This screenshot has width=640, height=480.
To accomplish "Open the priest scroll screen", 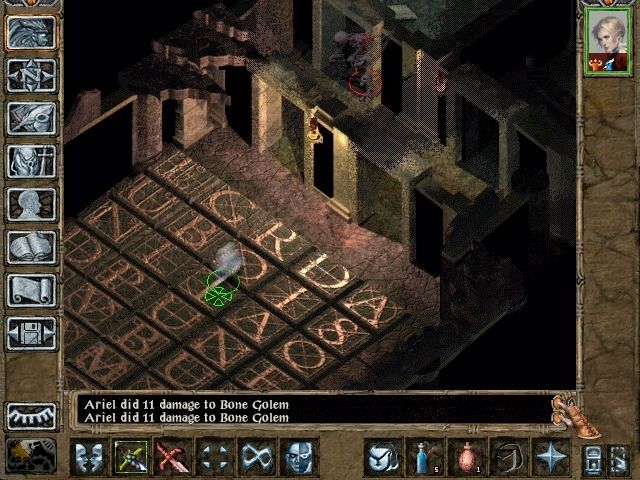I will tap(31, 290).
